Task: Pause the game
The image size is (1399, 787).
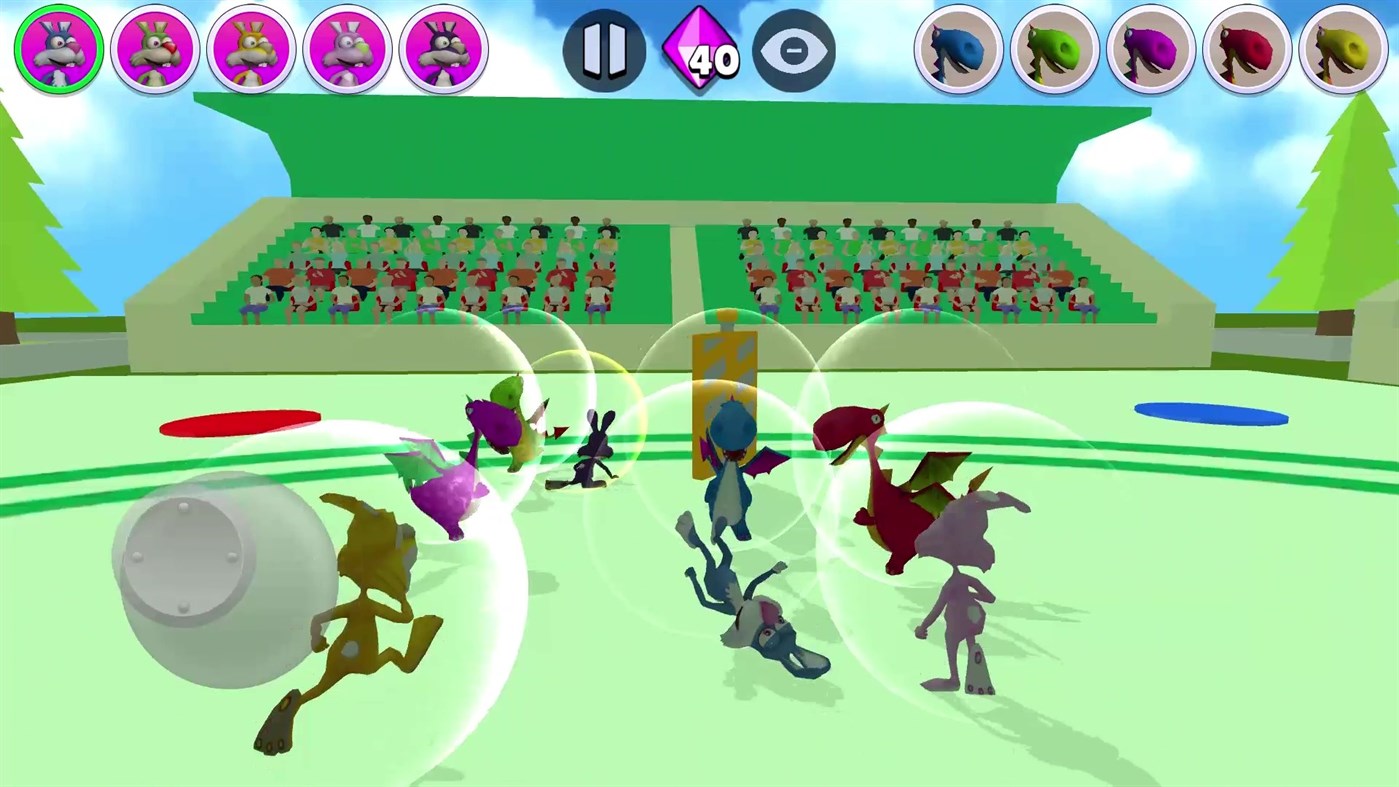Action: click(603, 48)
